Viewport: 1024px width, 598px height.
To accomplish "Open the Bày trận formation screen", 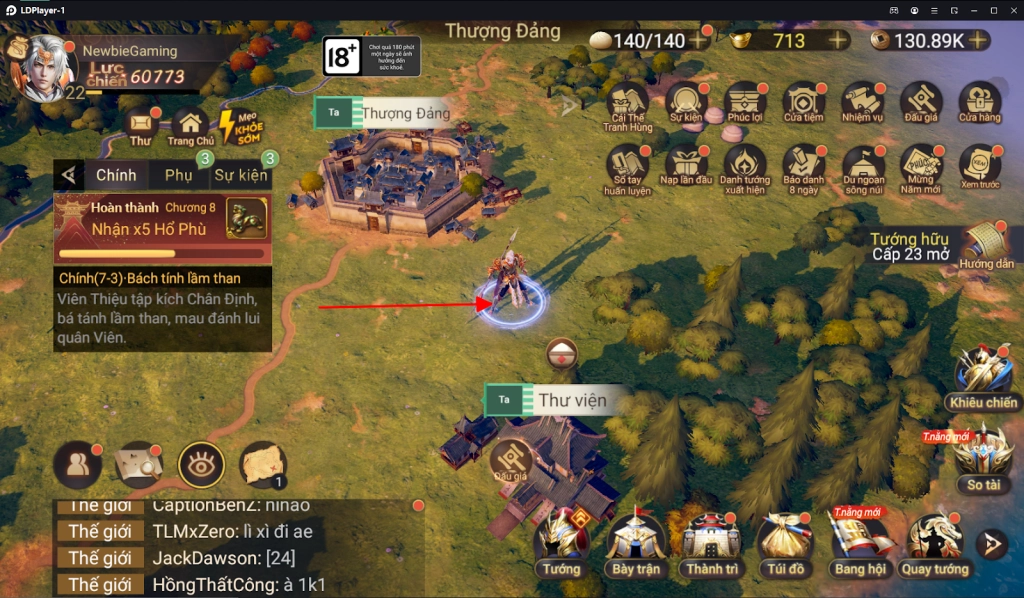I will 636,542.
